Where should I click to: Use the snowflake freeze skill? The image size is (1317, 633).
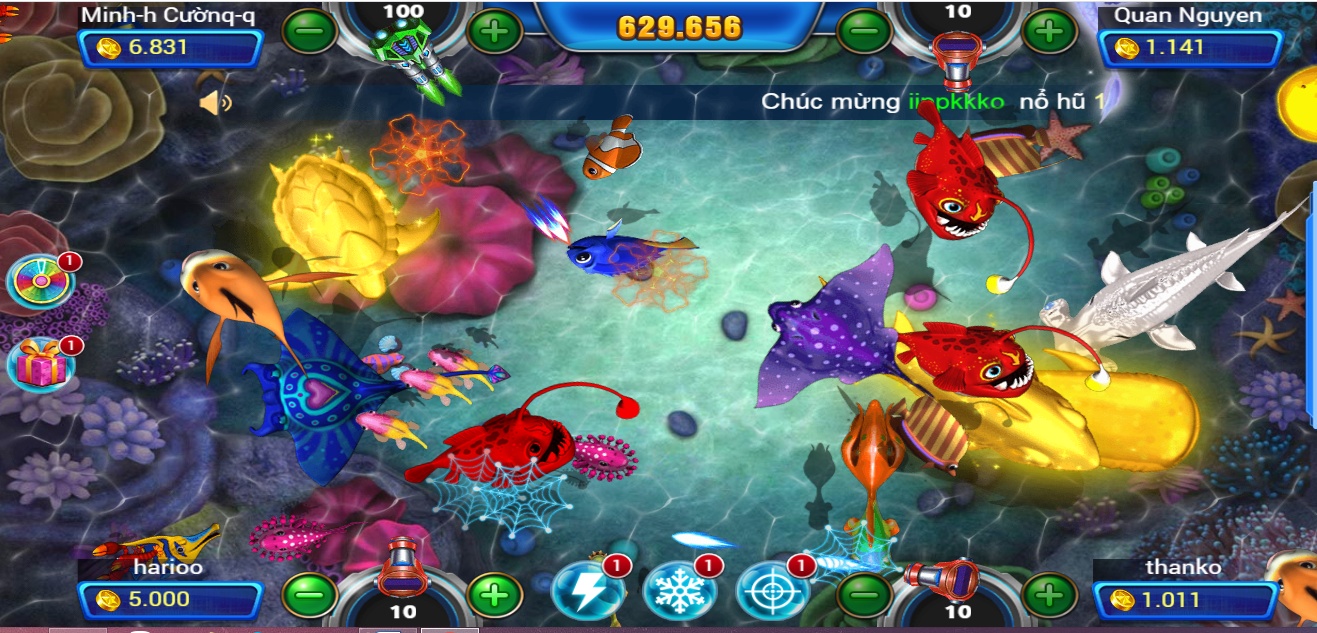click(x=679, y=590)
